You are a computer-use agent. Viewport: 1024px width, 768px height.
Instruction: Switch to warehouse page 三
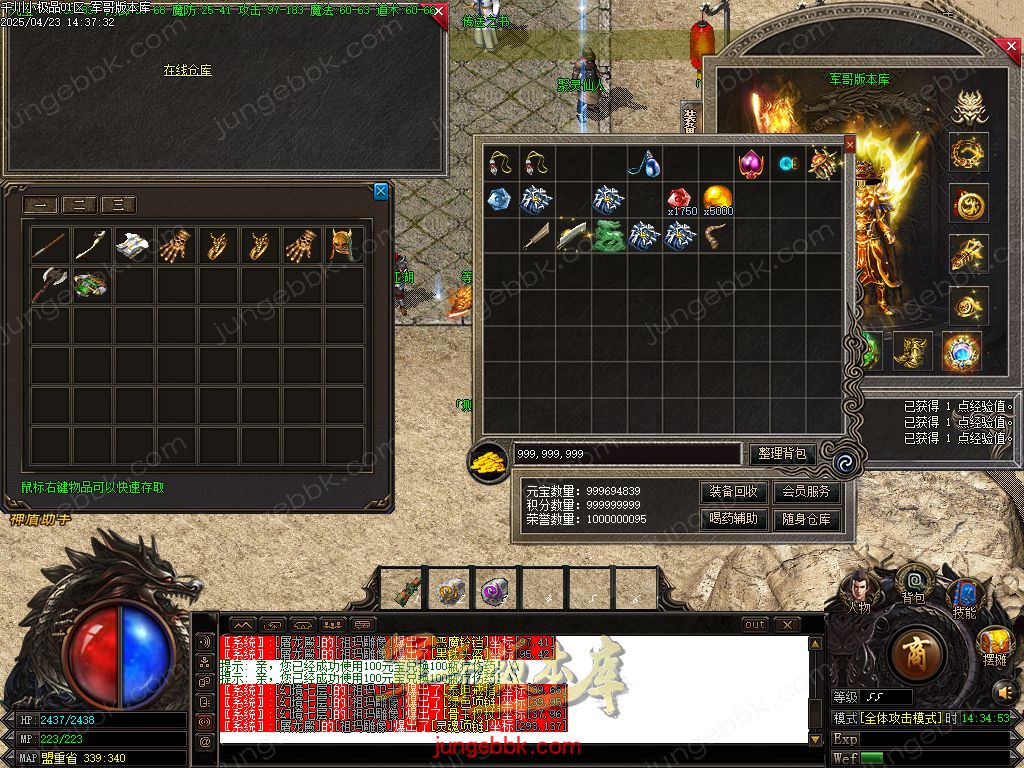pyautogui.click(x=118, y=206)
